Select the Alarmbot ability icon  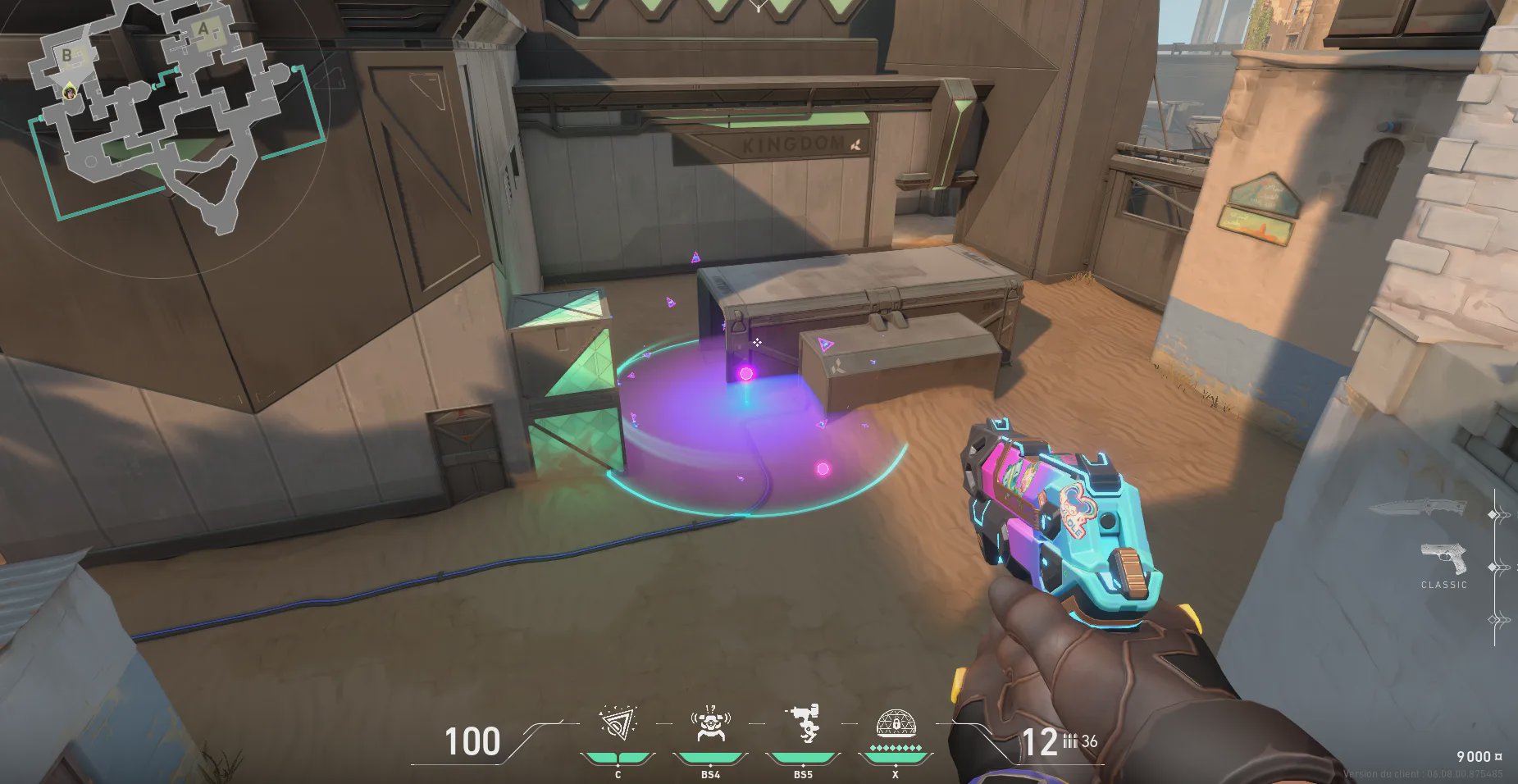tap(710, 724)
